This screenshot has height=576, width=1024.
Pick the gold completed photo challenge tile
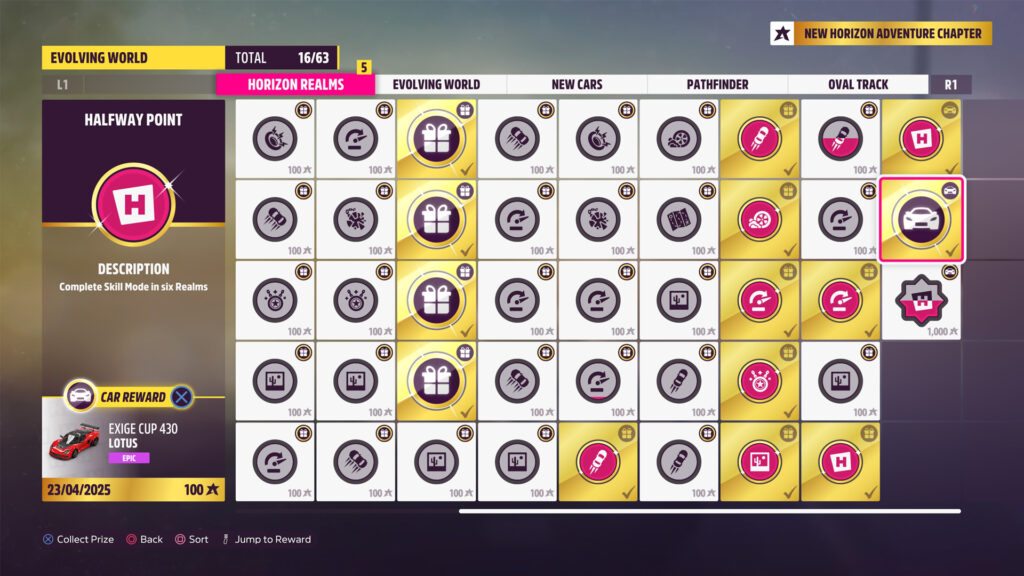point(759,461)
